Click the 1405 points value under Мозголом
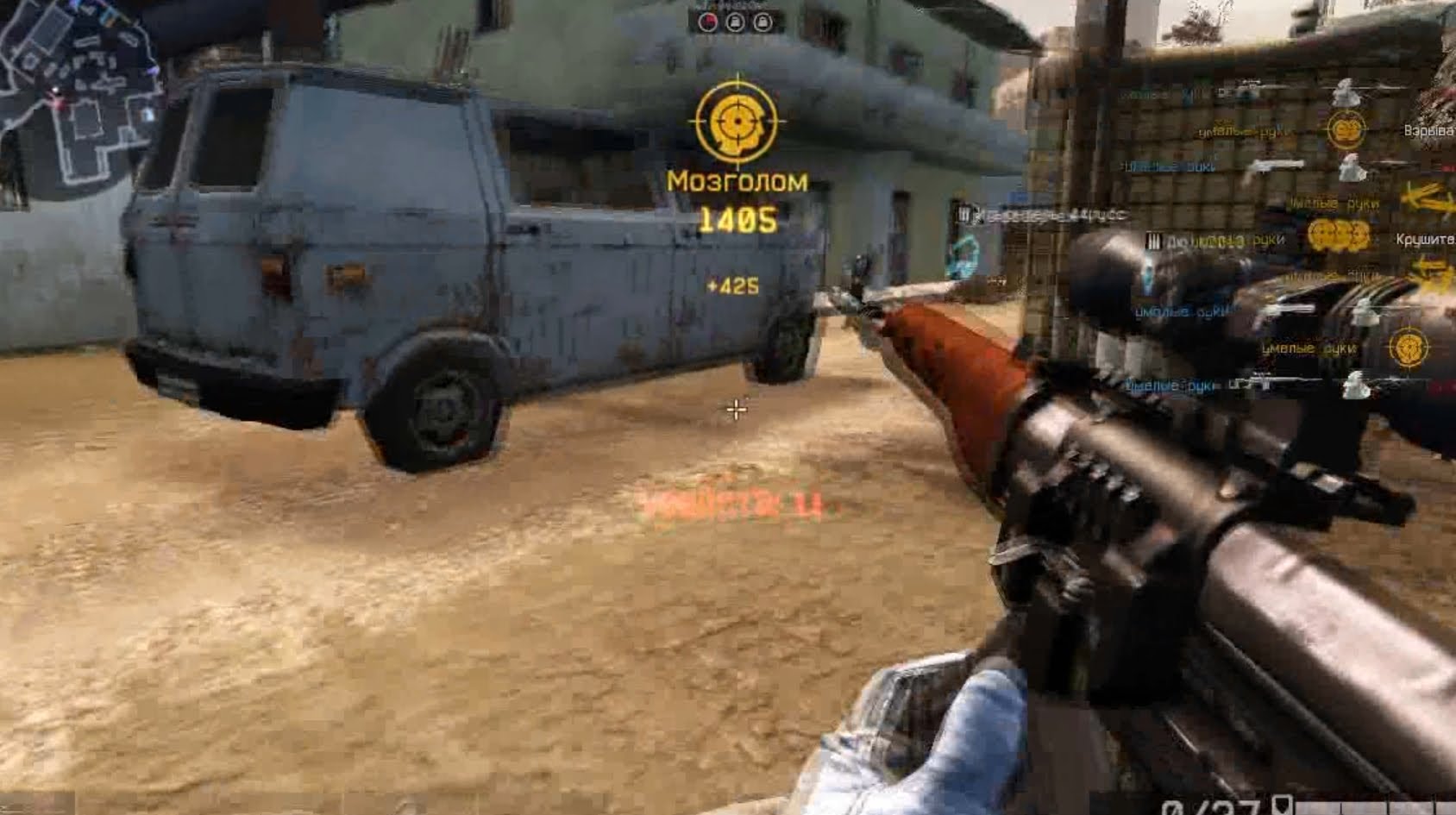Image resolution: width=1456 pixels, height=815 pixels. [739, 218]
